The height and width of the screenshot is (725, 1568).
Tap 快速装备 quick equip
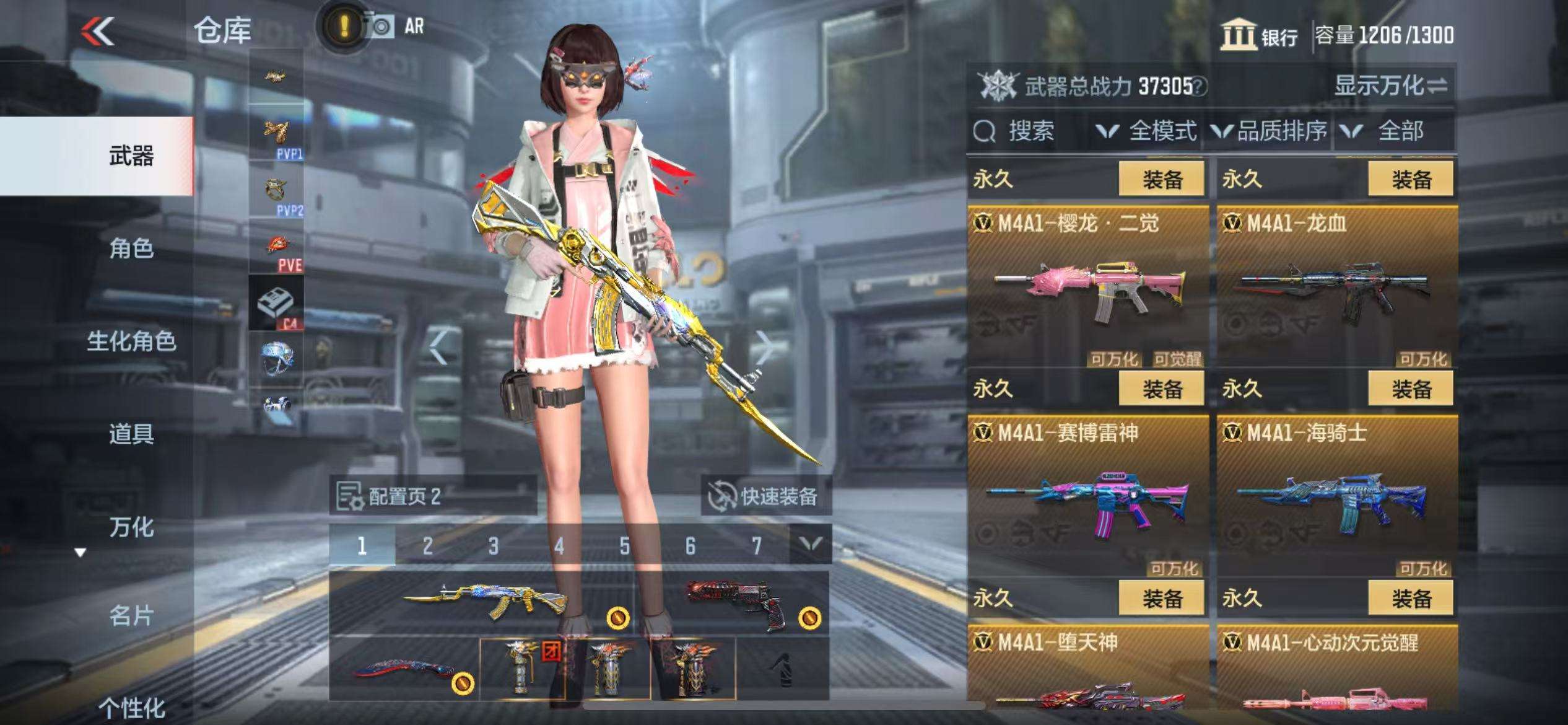pos(767,496)
